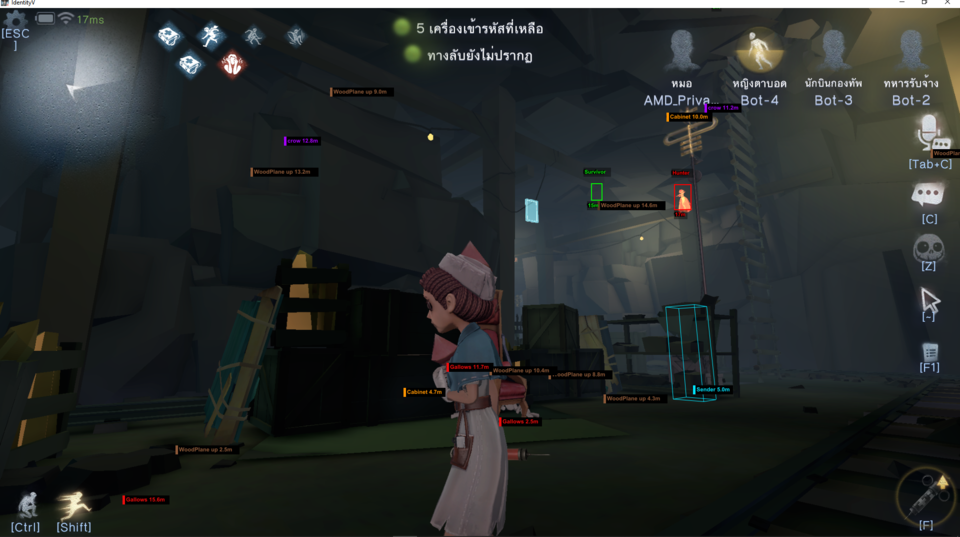This screenshot has height=537, width=960.
Task: Select Bot-4 teammate portrait
Action: (x=759, y=49)
